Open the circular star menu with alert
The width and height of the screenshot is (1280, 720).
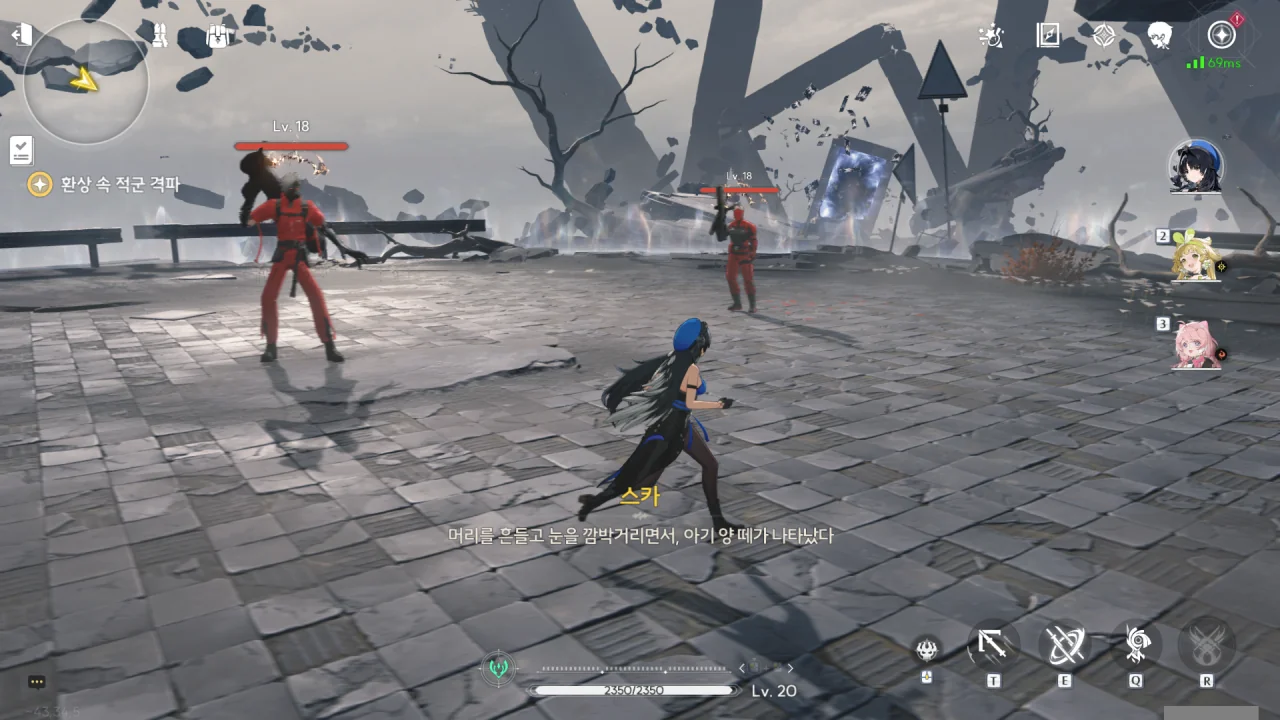point(1221,35)
